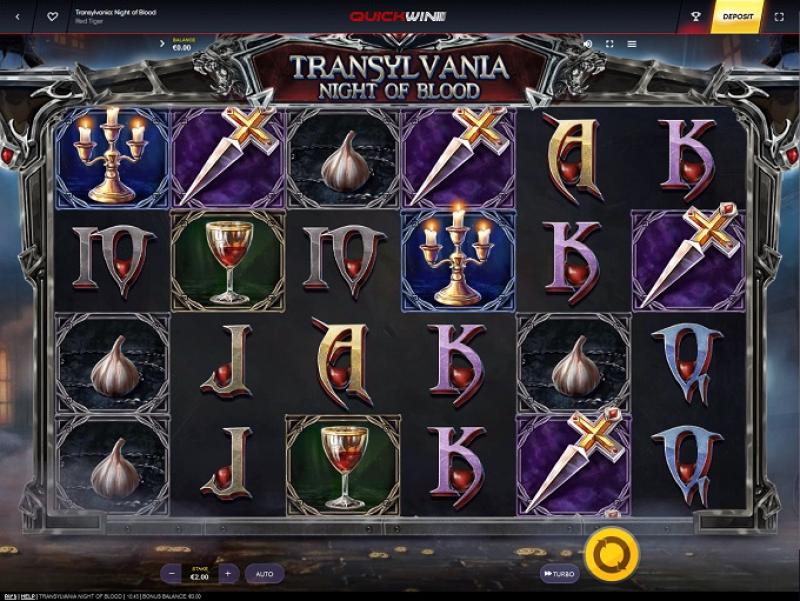The height and width of the screenshot is (601, 800).
Task: Expand the balance panel arrow
Action: pyautogui.click(x=162, y=44)
